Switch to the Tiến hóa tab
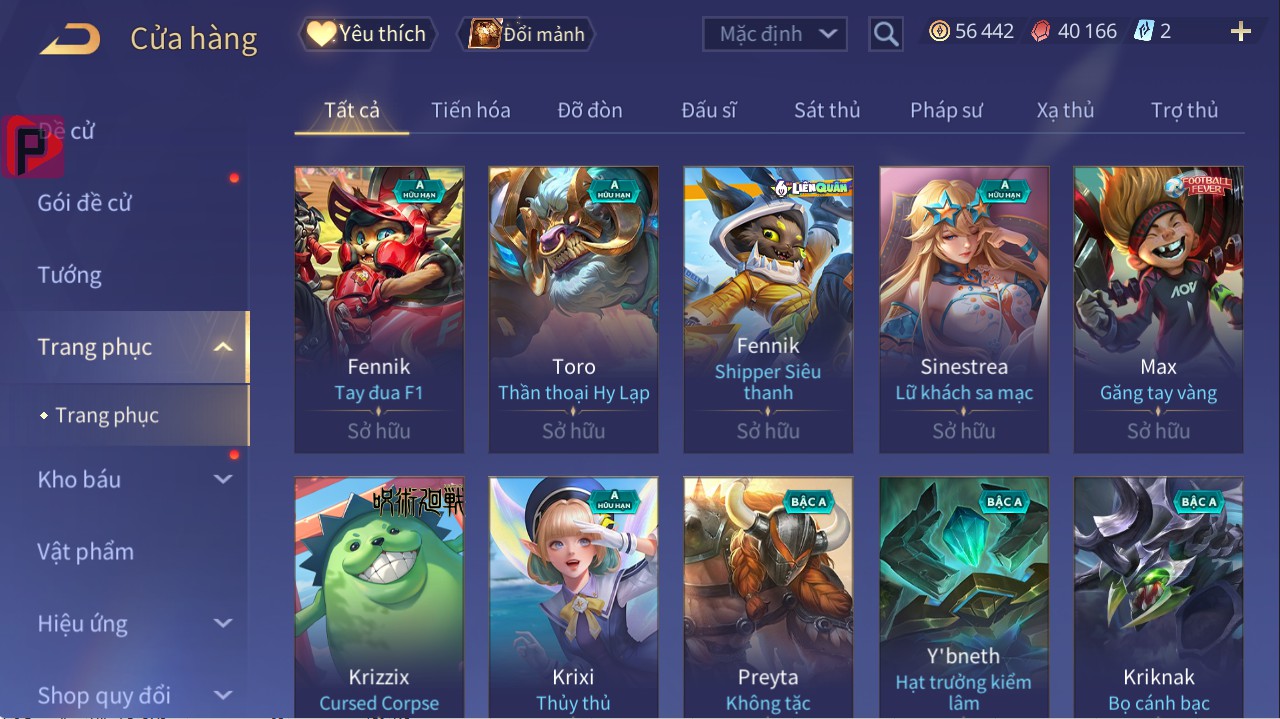The image size is (1280, 719). coord(470,110)
